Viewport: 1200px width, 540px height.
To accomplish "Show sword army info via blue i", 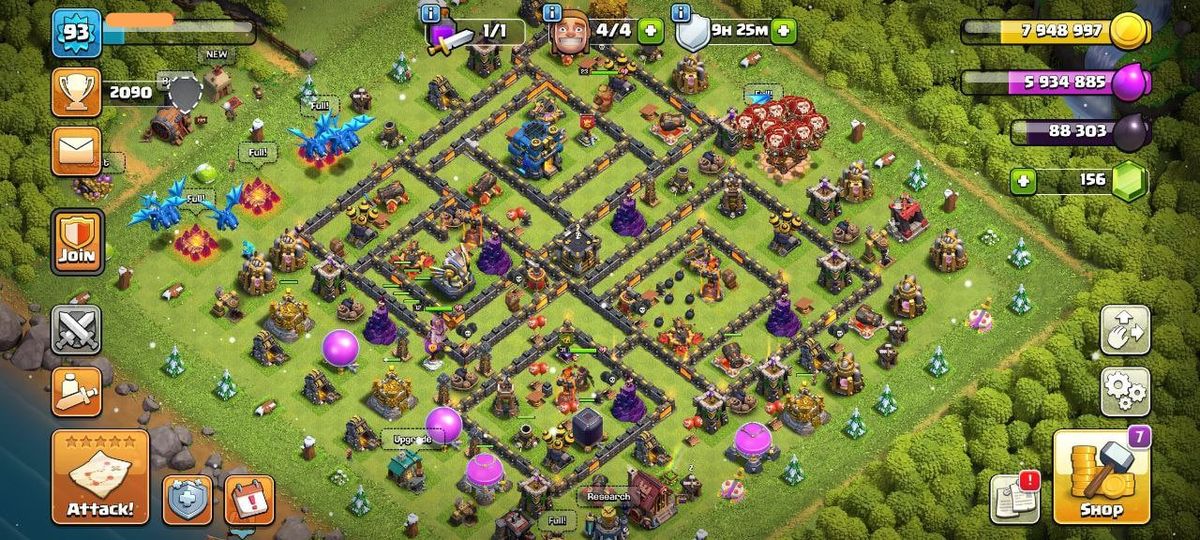I will click(x=432, y=13).
